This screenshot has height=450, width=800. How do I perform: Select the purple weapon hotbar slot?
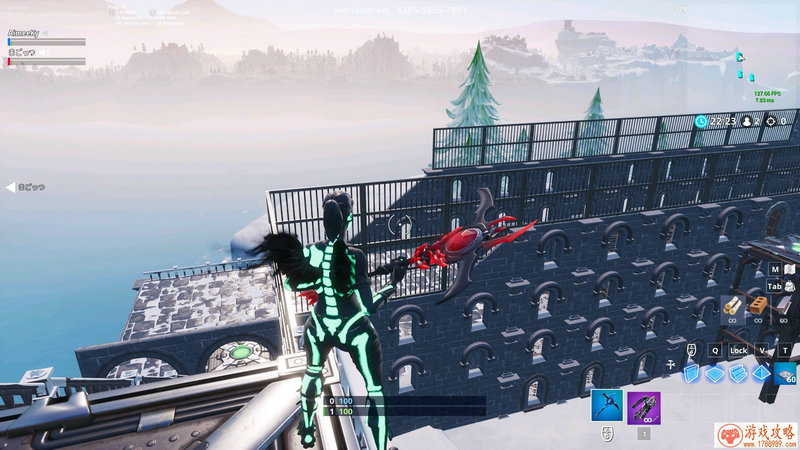643,407
